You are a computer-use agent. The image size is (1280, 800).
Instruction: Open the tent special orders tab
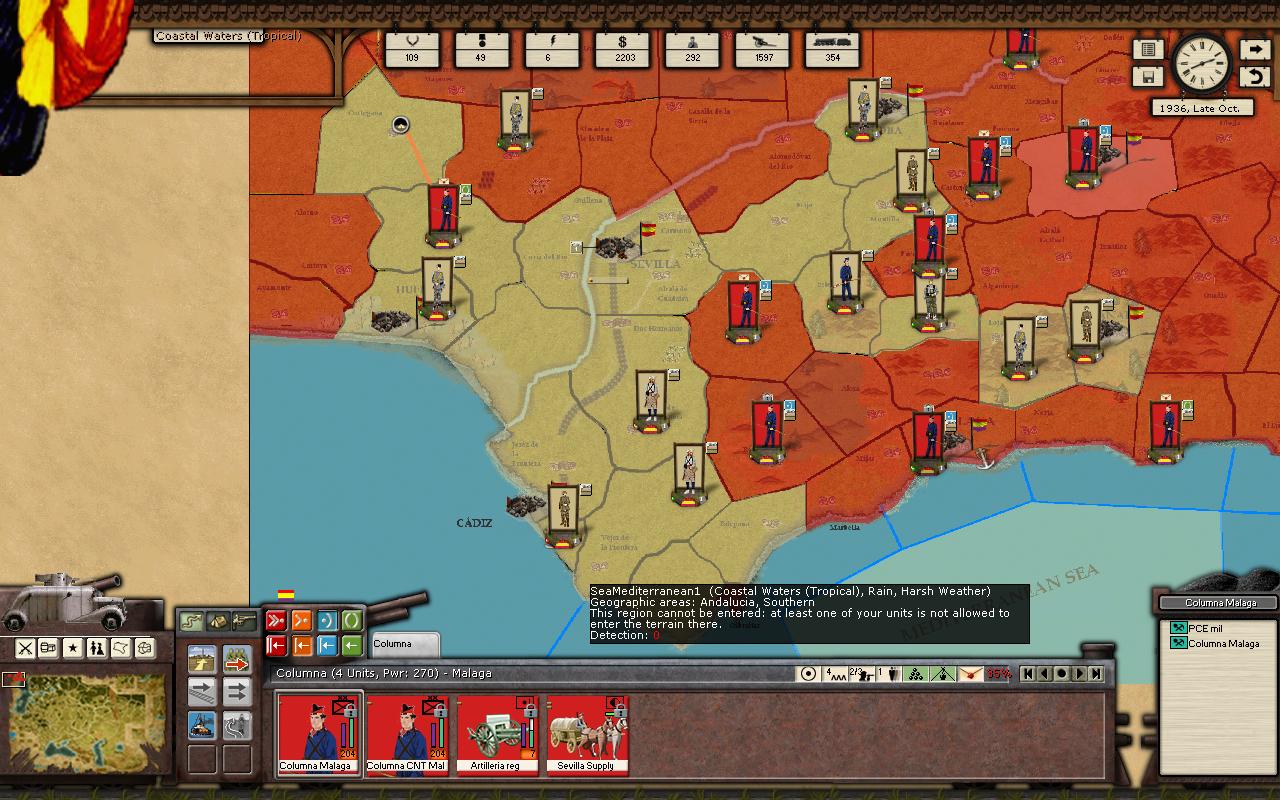pyautogui.click(x=217, y=622)
